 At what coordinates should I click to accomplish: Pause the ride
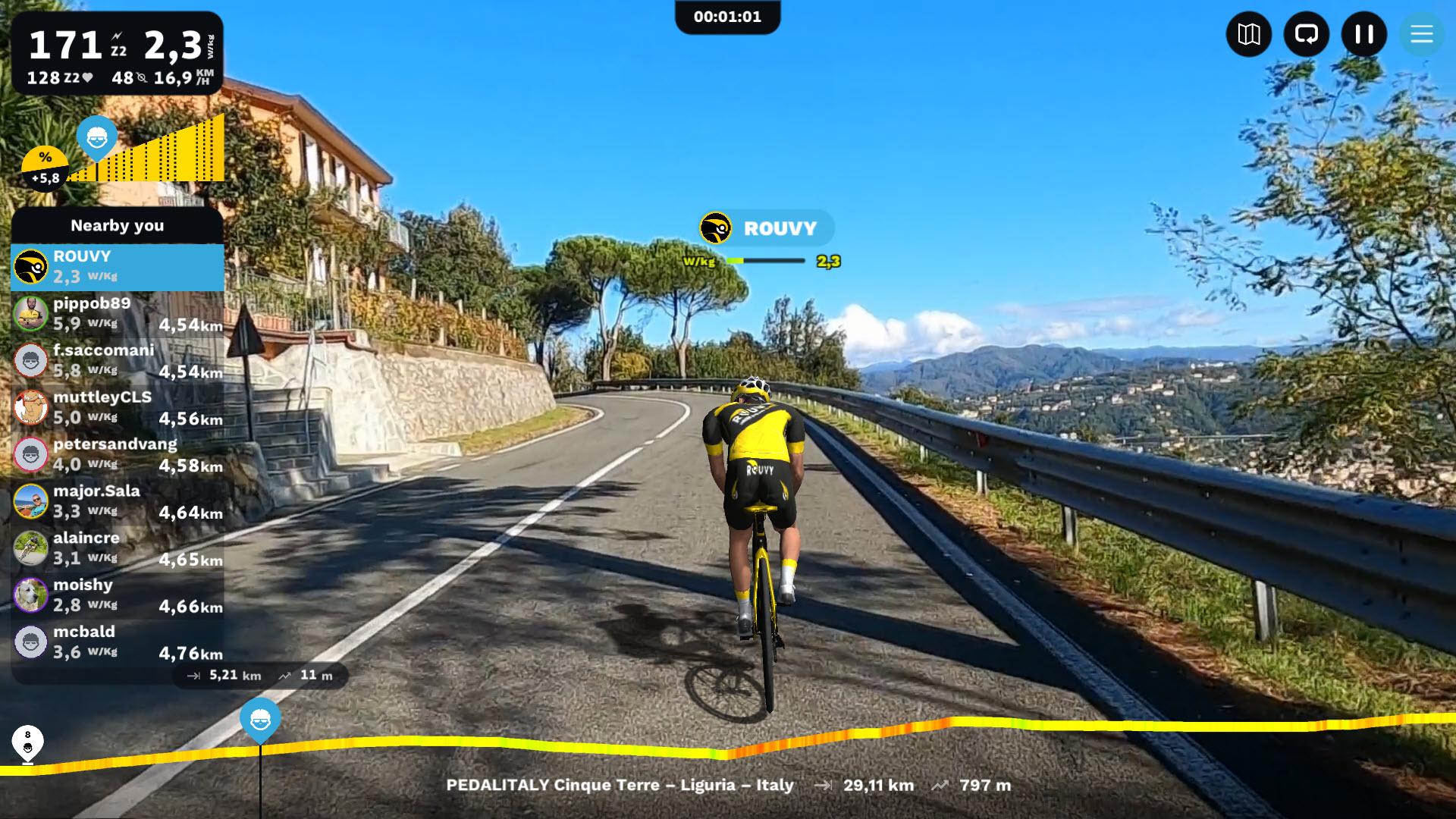click(x=1363, y=34)
